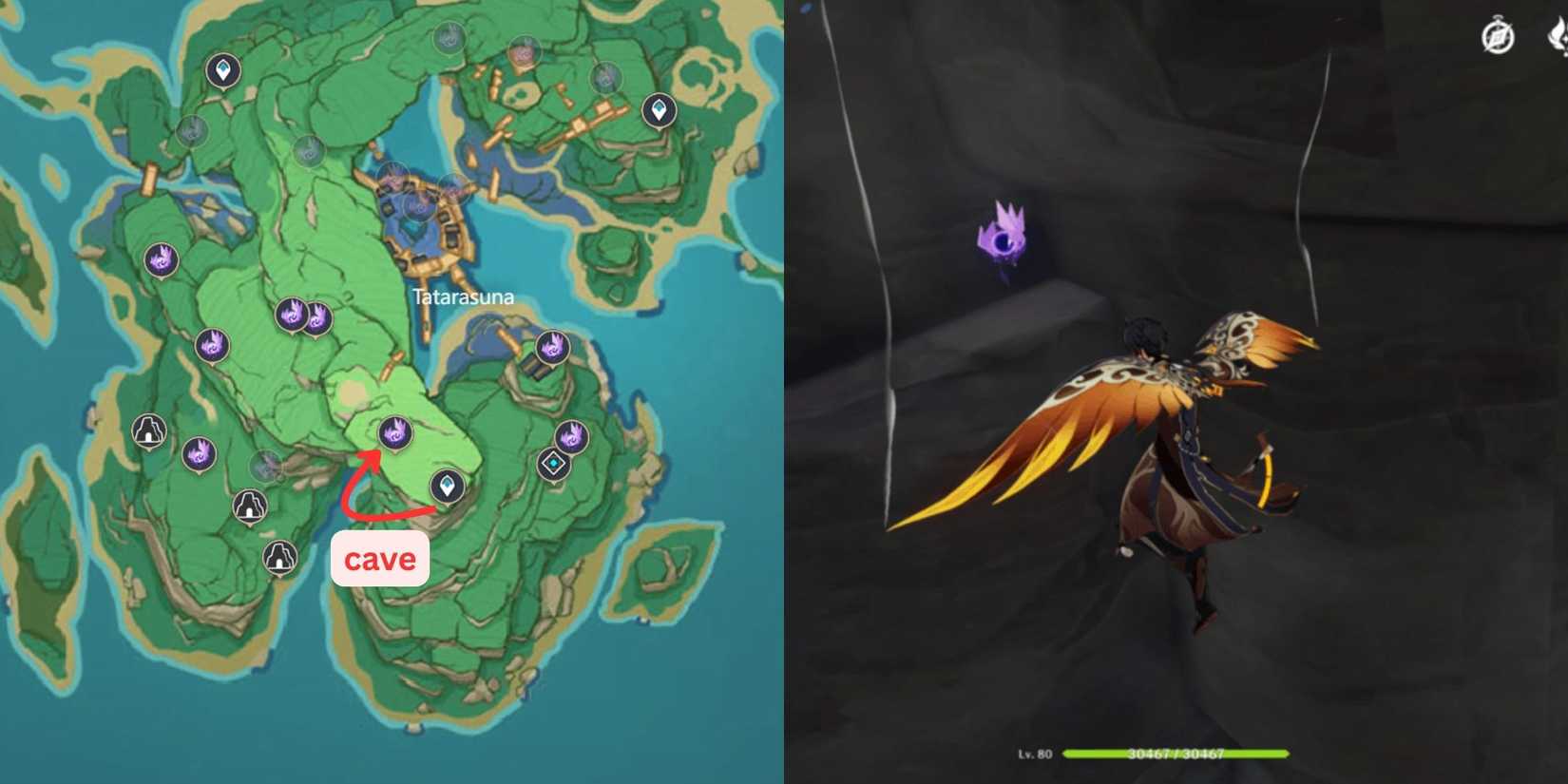1568x784 pixels.
Task: Click the compass navigation icon in the top-right corner
Action: pos(1496,36)
